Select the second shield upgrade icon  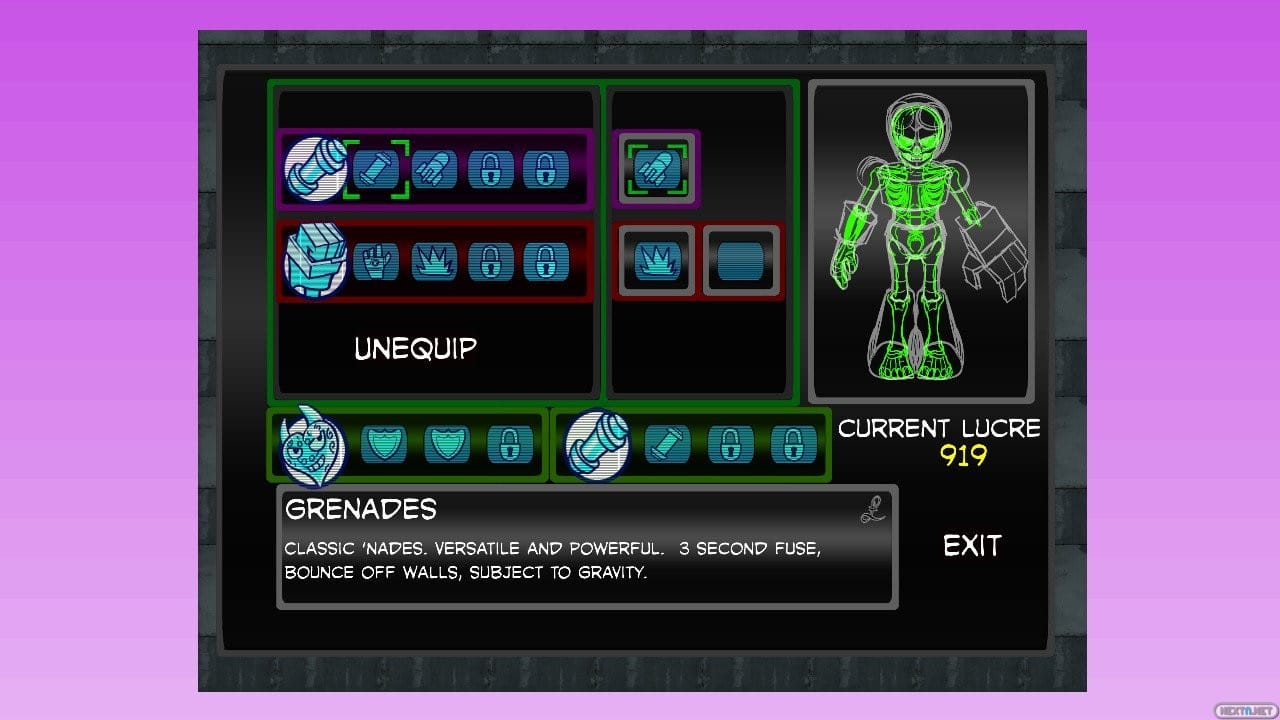(x=447, y=446)
